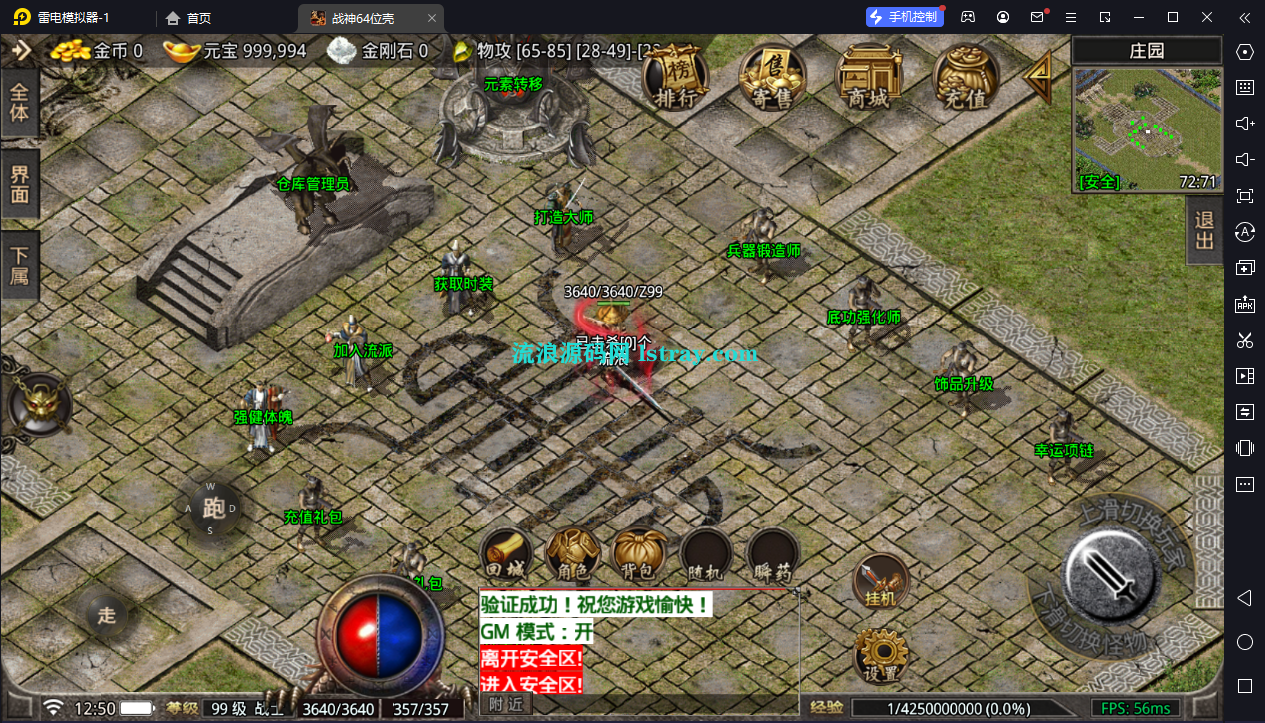Activate the 随机 random teleport

(x=707, y=554)
